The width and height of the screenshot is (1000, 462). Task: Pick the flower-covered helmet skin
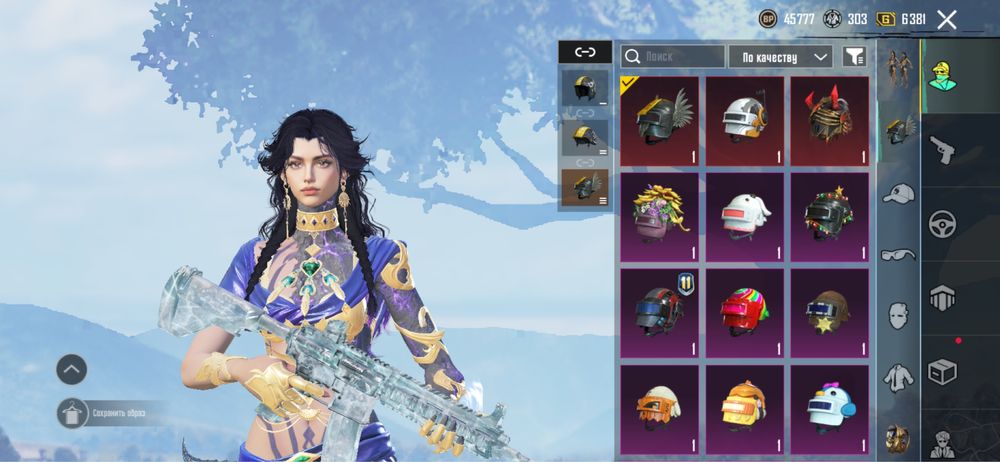click(x=659, y=216)
